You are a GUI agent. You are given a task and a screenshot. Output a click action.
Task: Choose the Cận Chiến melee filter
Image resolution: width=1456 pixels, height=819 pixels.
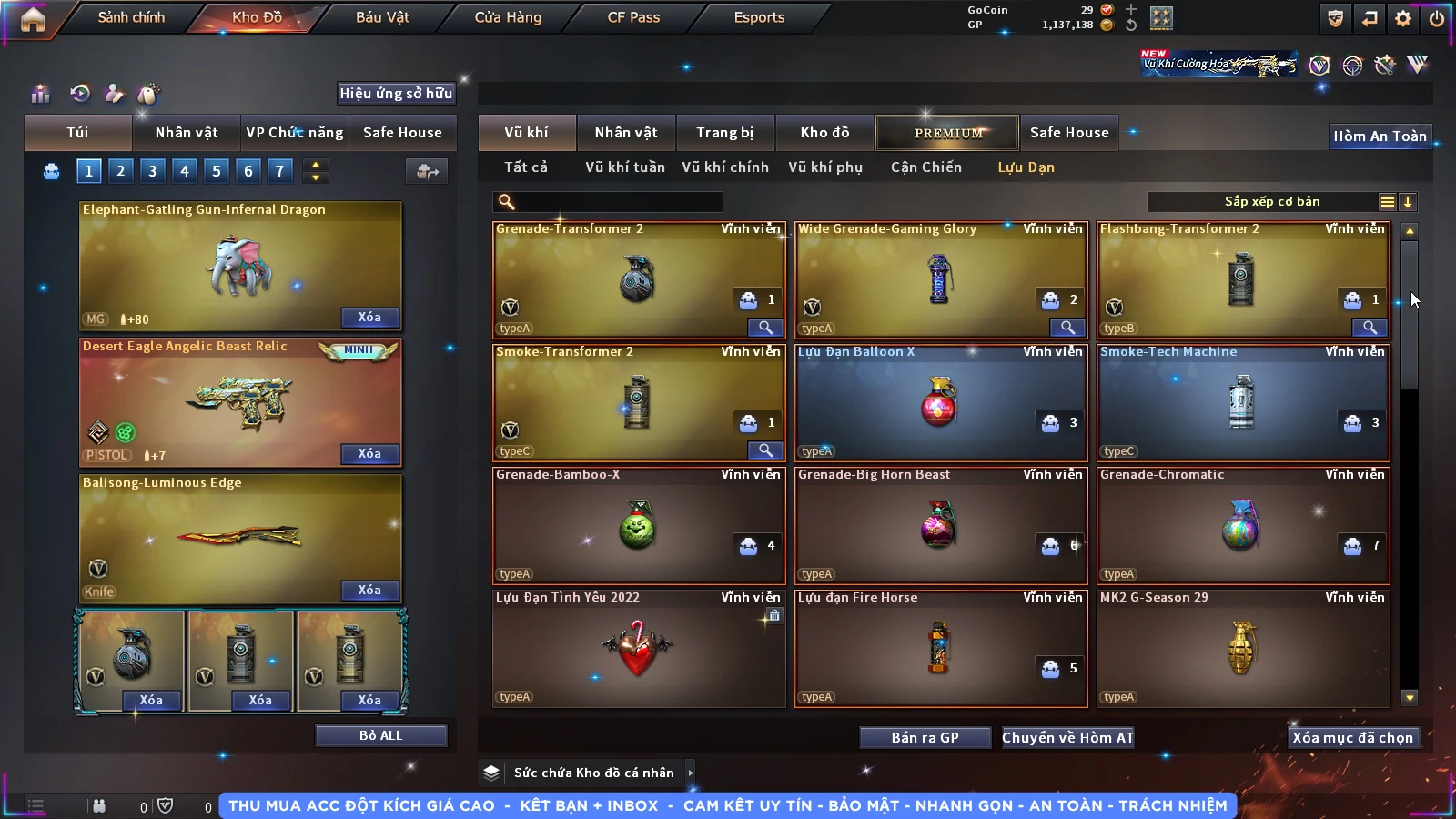[925, 167]
